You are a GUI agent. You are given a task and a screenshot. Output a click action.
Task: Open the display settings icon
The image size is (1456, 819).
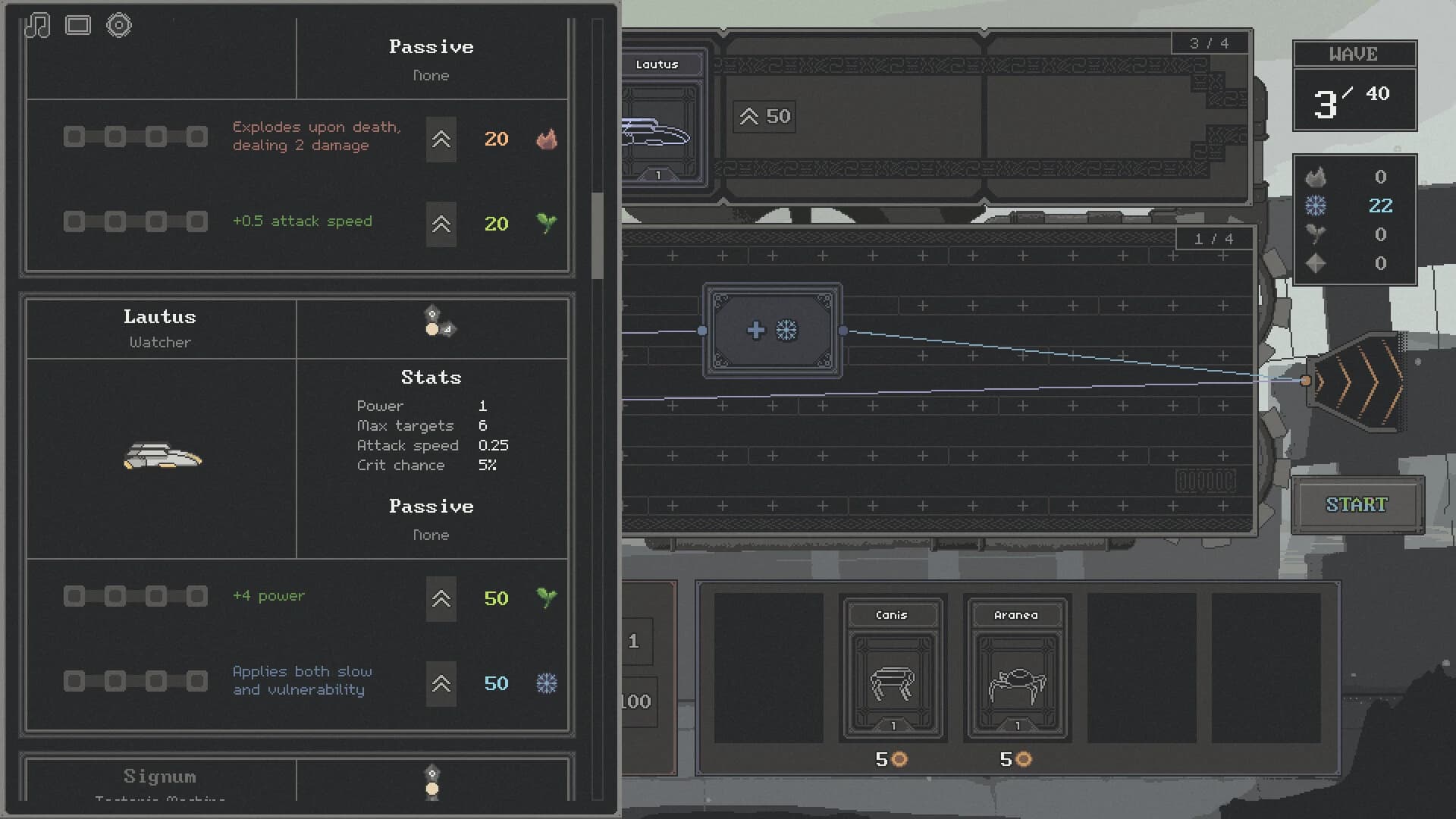coord(79,25)
